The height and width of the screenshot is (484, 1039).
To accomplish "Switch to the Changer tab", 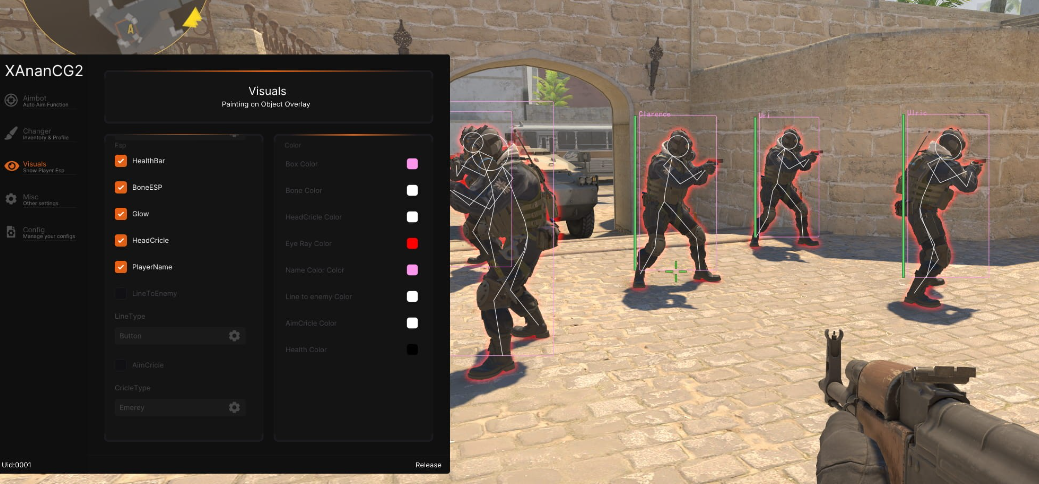I will coord(37,132).
